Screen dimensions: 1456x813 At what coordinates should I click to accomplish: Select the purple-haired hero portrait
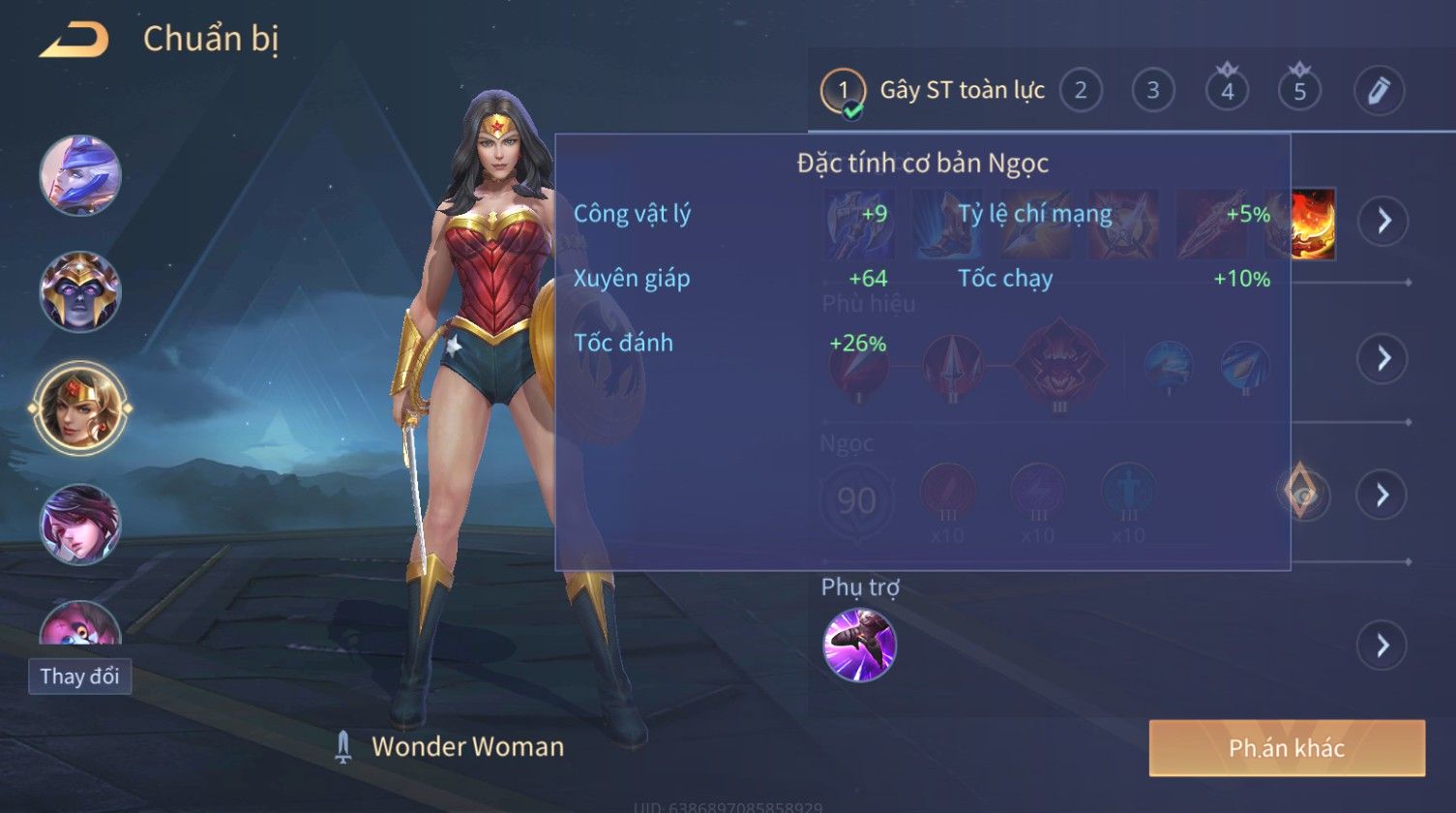pyautogui.click(x=80, y=524)
